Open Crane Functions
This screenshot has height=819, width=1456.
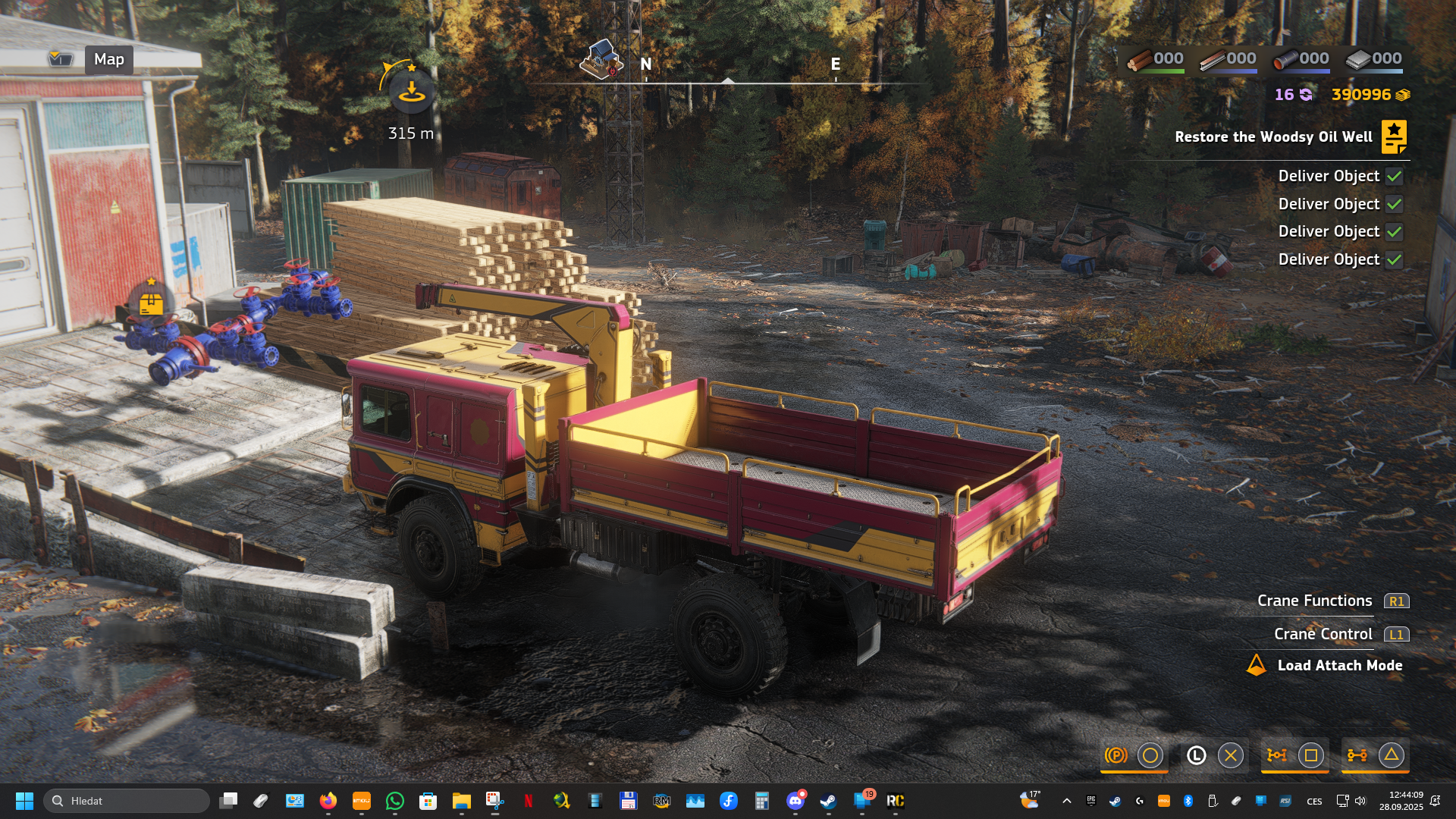pyautogui.click(x=1315, y=601)
